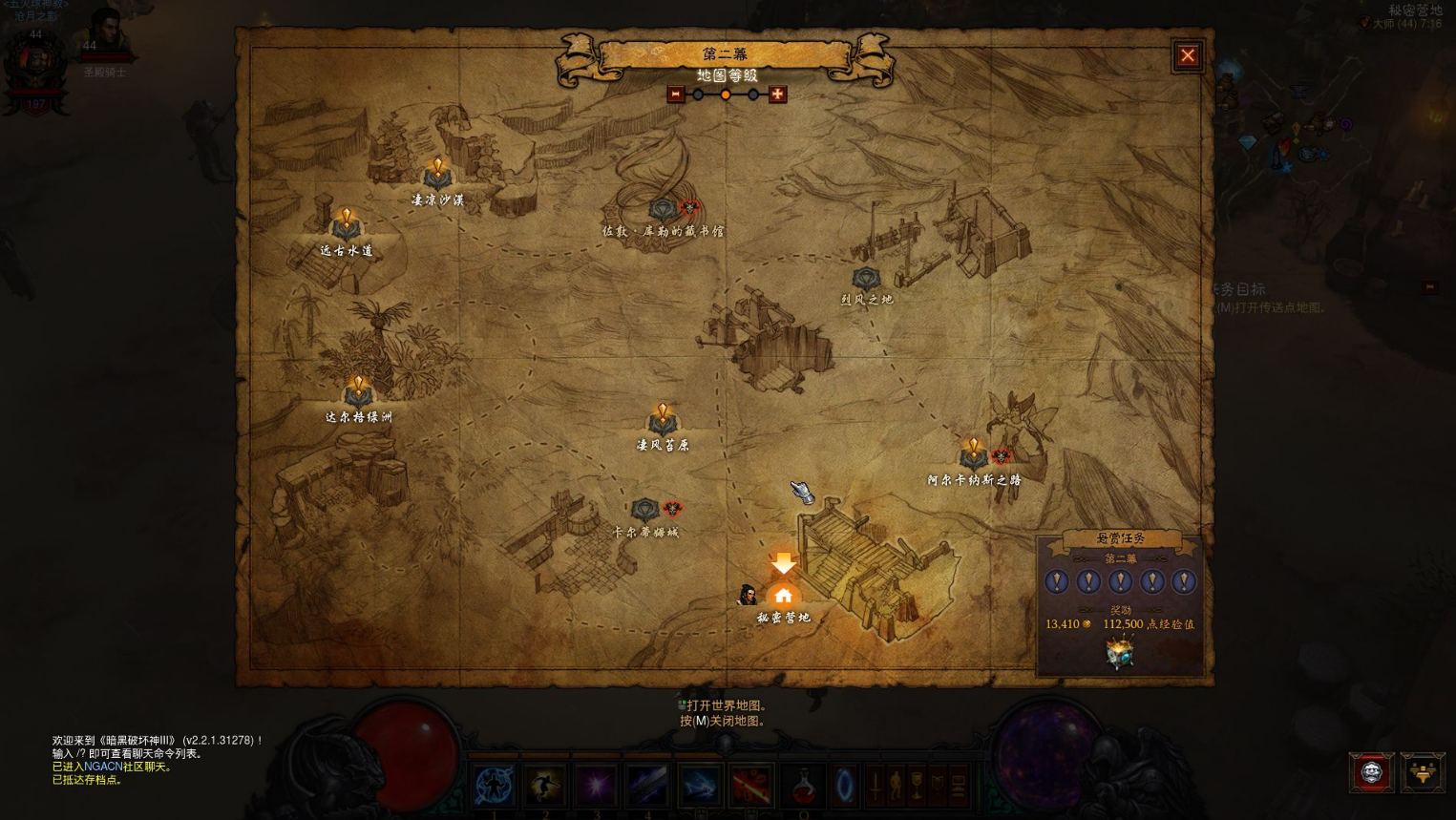Travel to the 凄凉沙漠 waypoint

(x=437, y=175)
